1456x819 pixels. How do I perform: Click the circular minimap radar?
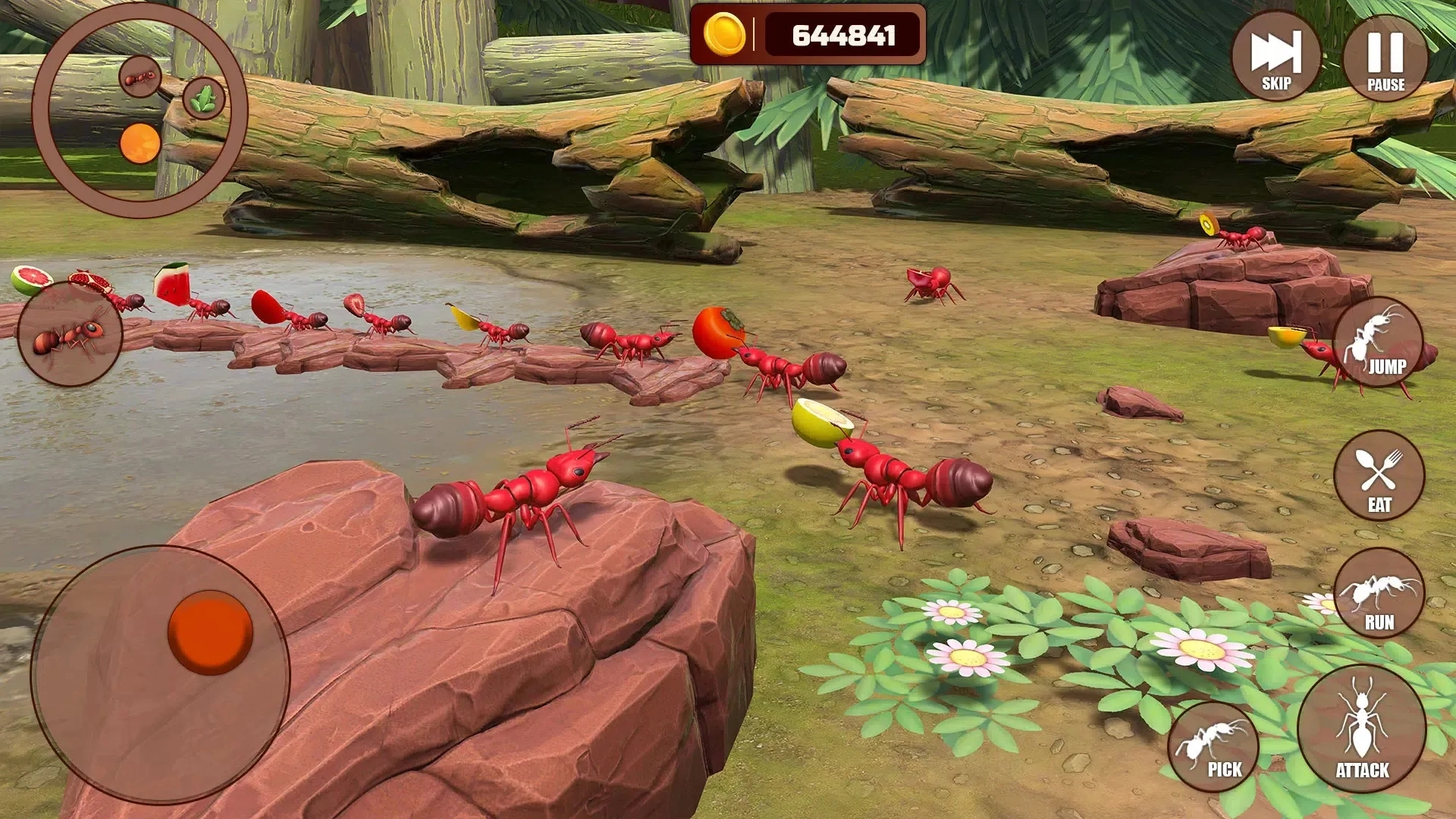tap(140, 111)
